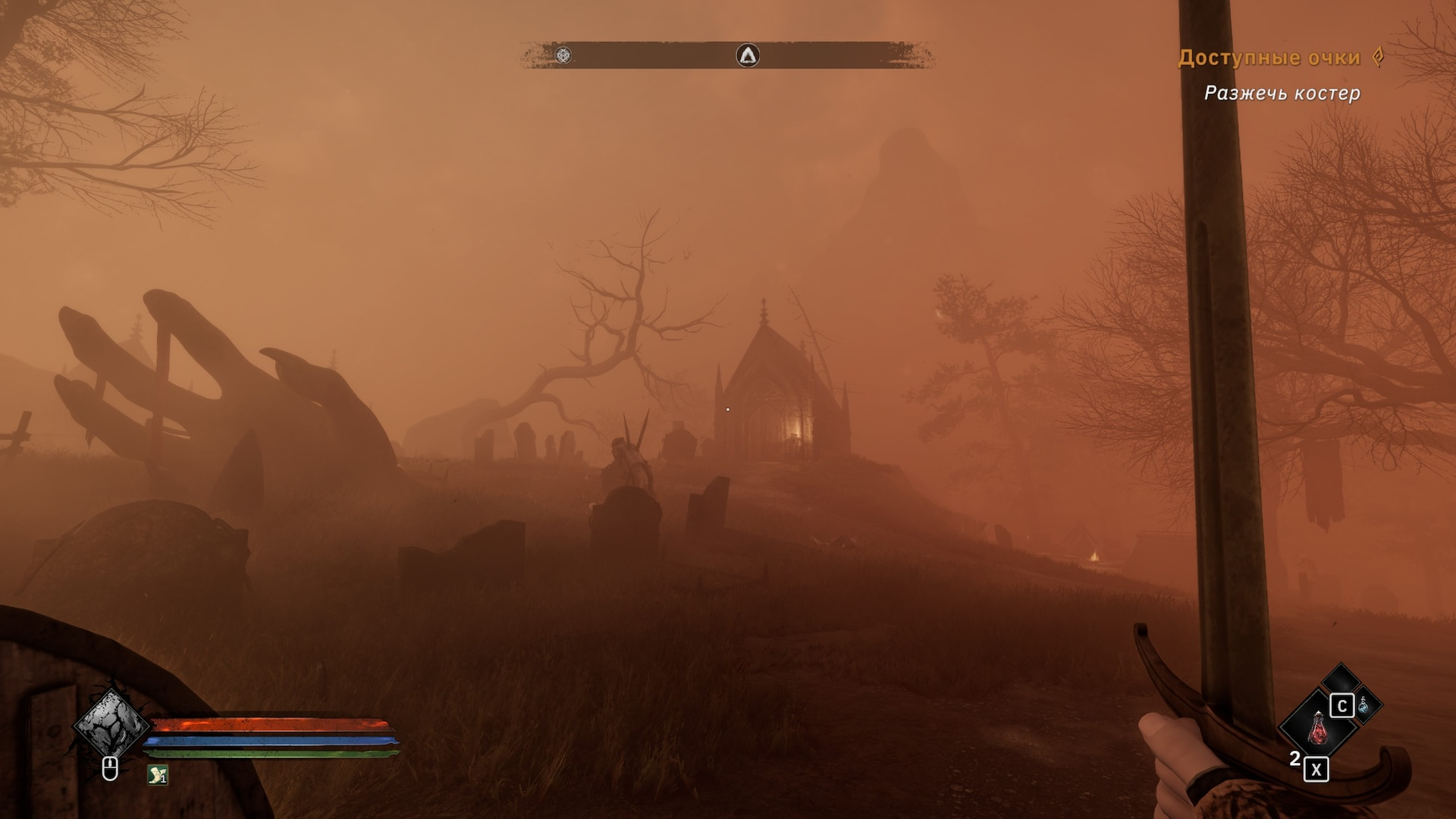Click the green boot buff icon

tap(157, 774)
